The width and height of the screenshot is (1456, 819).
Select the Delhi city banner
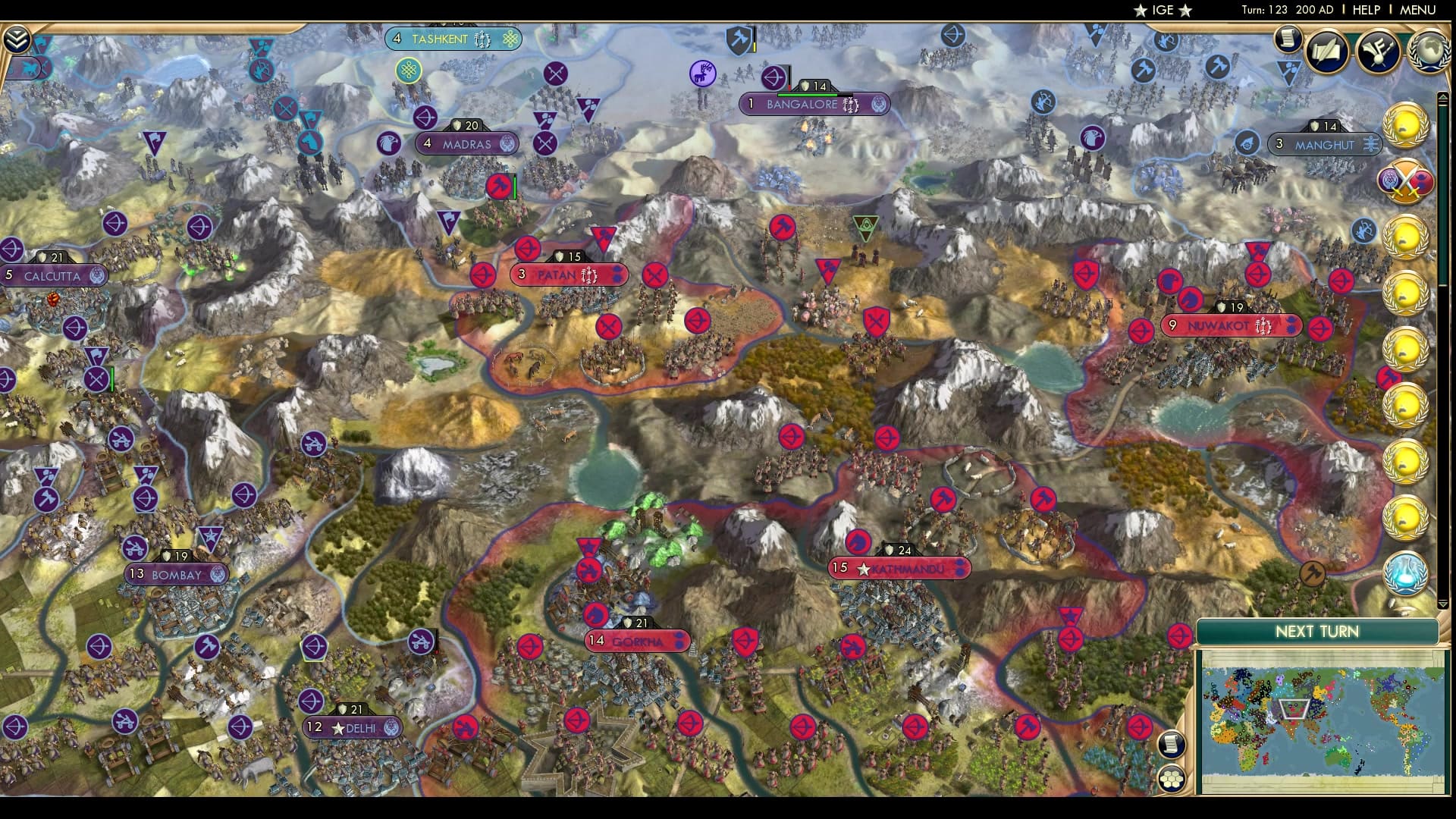[353, 728]
